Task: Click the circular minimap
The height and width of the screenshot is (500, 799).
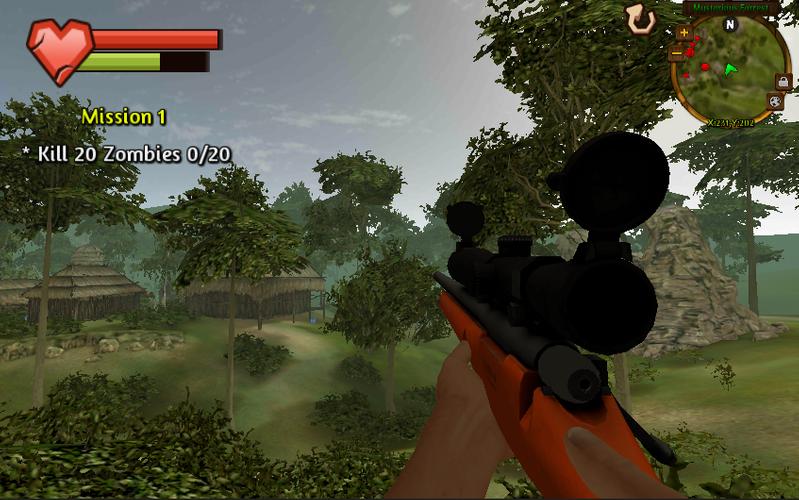Action: [728, 72]
